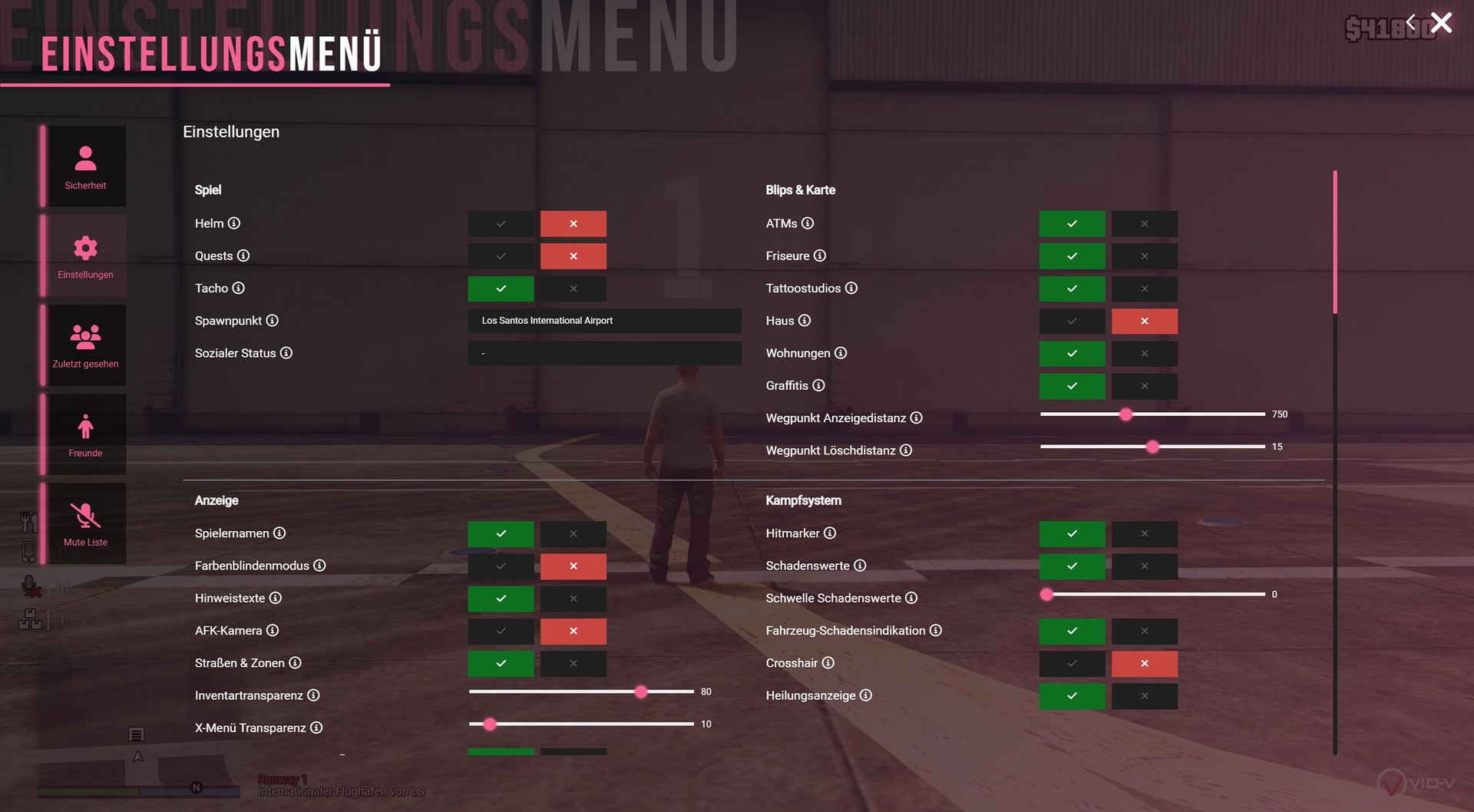The width and height of the screenshot is (1474, 812).
Task: Open the Spawnpunkt dropdown
Action: click(604, 321)
